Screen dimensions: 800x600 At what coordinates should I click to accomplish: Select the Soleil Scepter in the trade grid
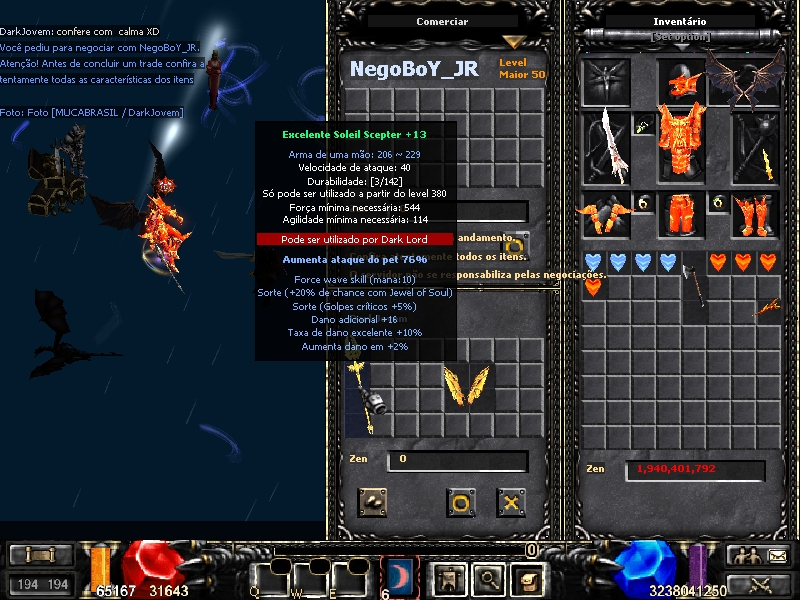pyautogui.click(x=357, y=397)
